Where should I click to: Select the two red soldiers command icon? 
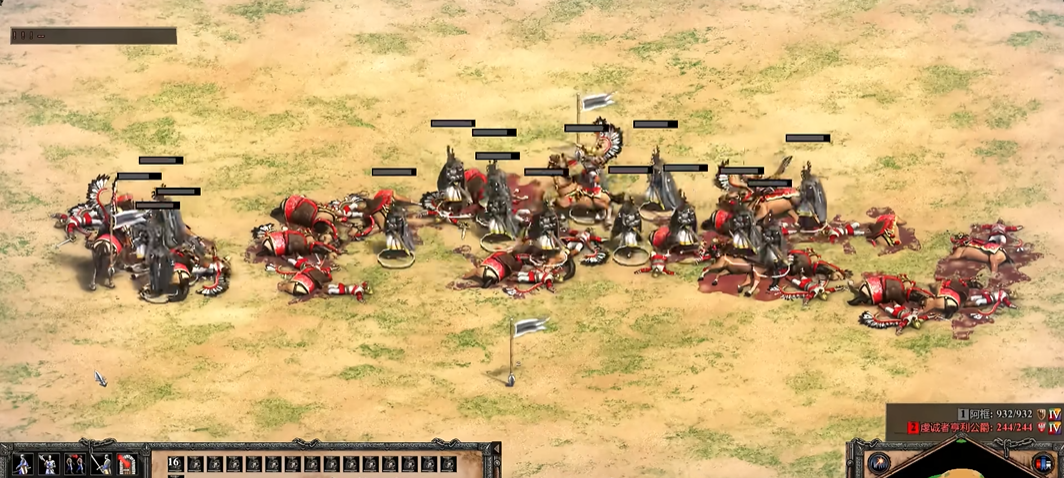click(x=74, y=464)
